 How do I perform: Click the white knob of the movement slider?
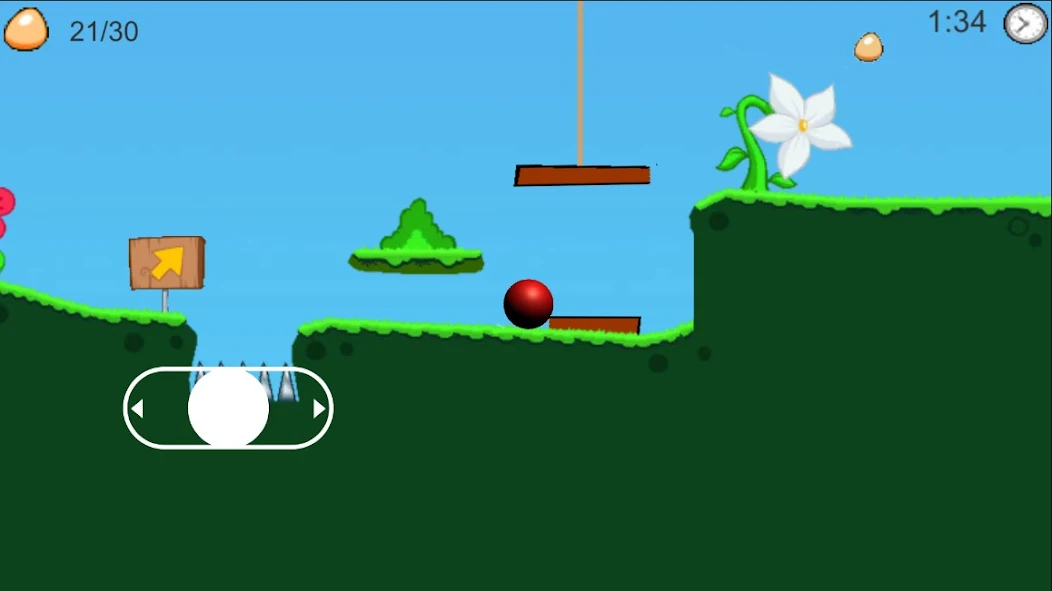[228, 408]
